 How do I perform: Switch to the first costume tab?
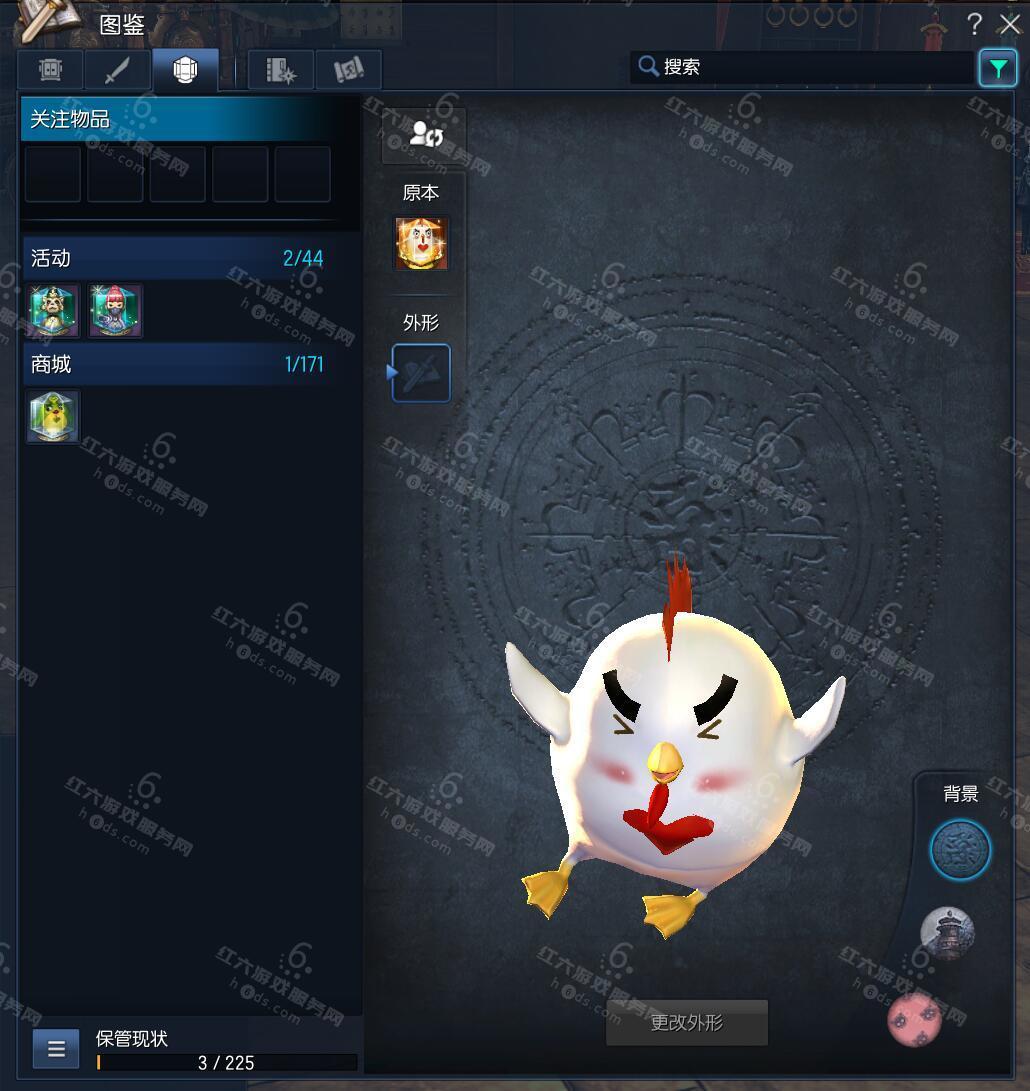coord(50,70)
